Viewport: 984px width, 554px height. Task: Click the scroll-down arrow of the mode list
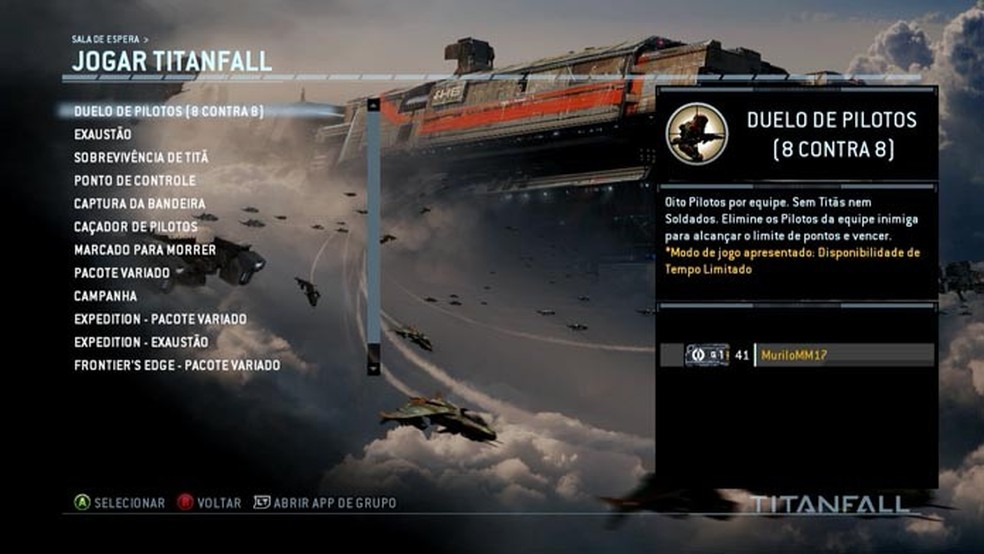coord(374,367)
